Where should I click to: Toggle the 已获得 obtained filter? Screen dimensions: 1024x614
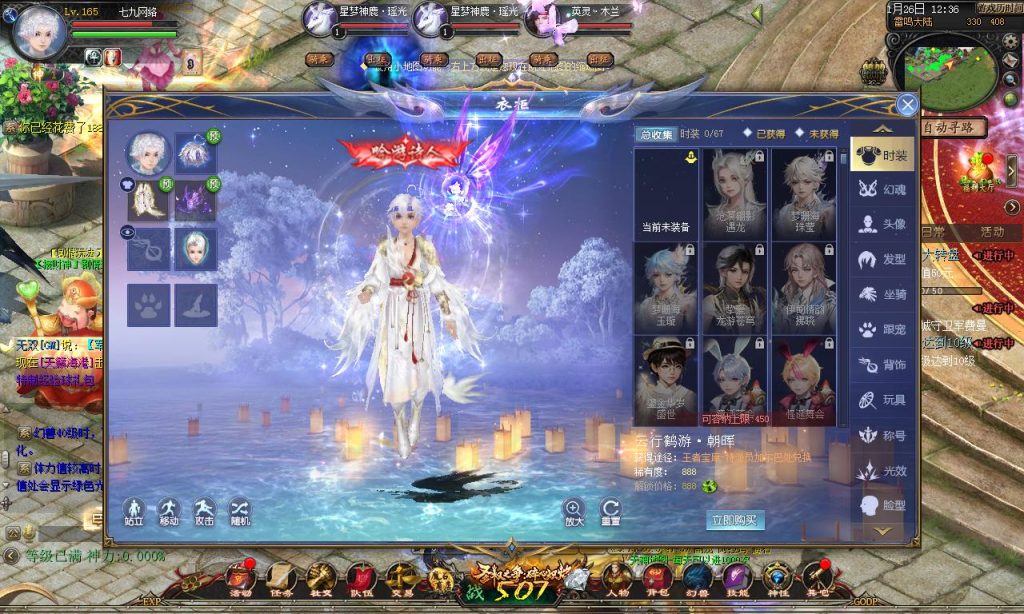(763, 134)
